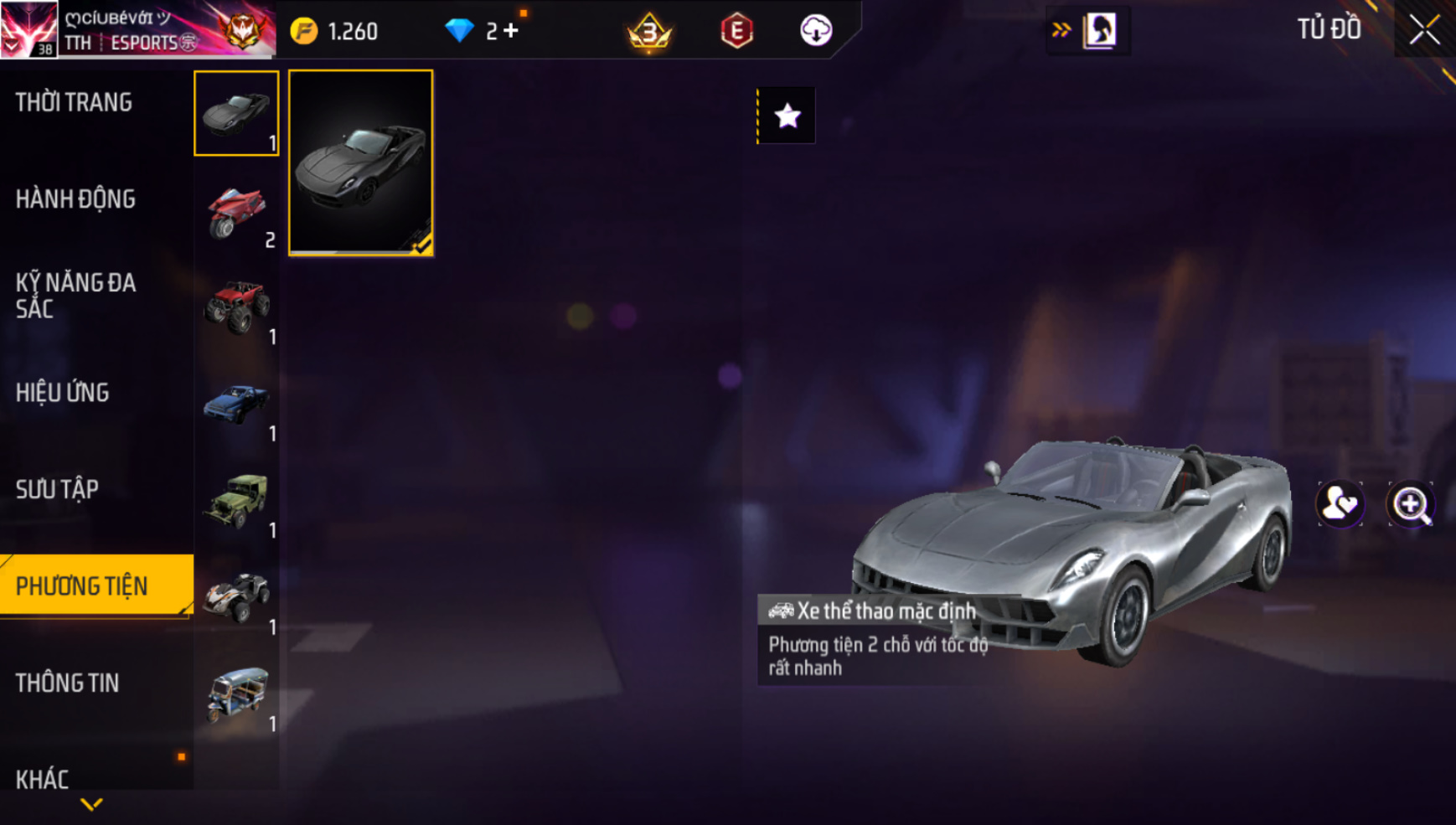The height and width of the screenshot is (825, 1456).
Task: Select the default sports car skin card
Action: click(361, 162)
